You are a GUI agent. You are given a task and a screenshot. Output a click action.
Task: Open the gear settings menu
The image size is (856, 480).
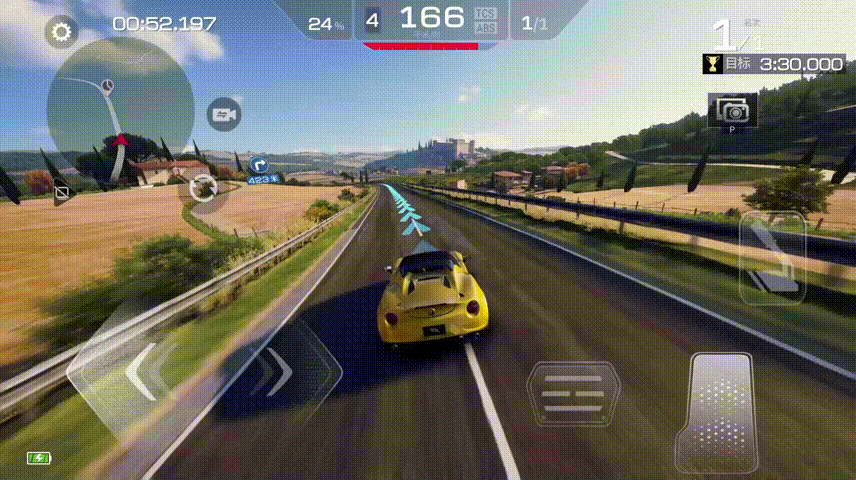pos(62,32)
